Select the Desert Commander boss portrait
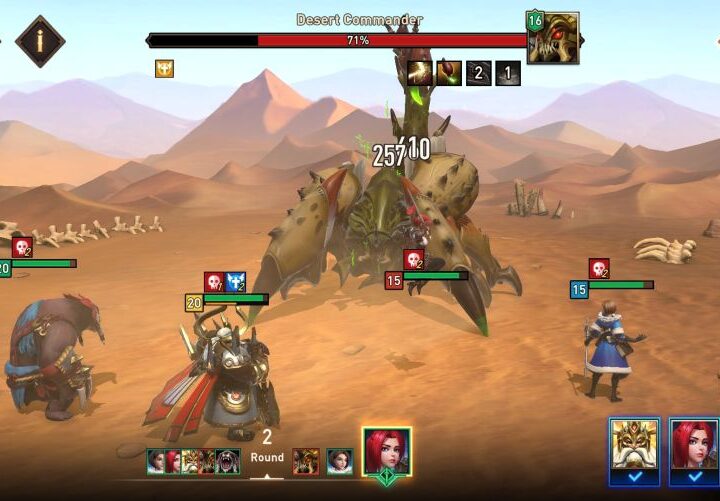 [x=555, y=40]
